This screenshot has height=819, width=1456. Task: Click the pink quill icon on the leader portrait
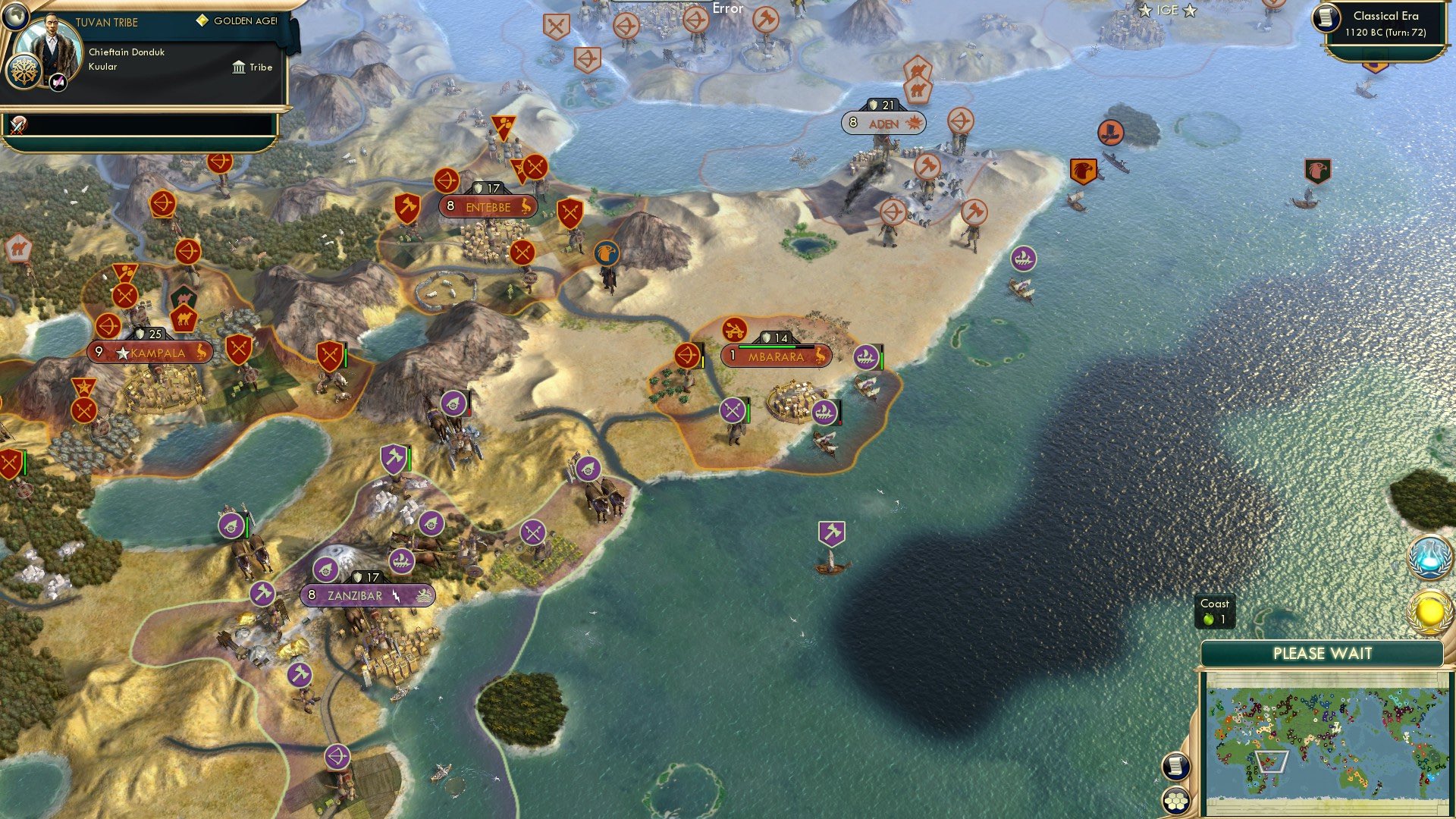(x=58, y=82)
